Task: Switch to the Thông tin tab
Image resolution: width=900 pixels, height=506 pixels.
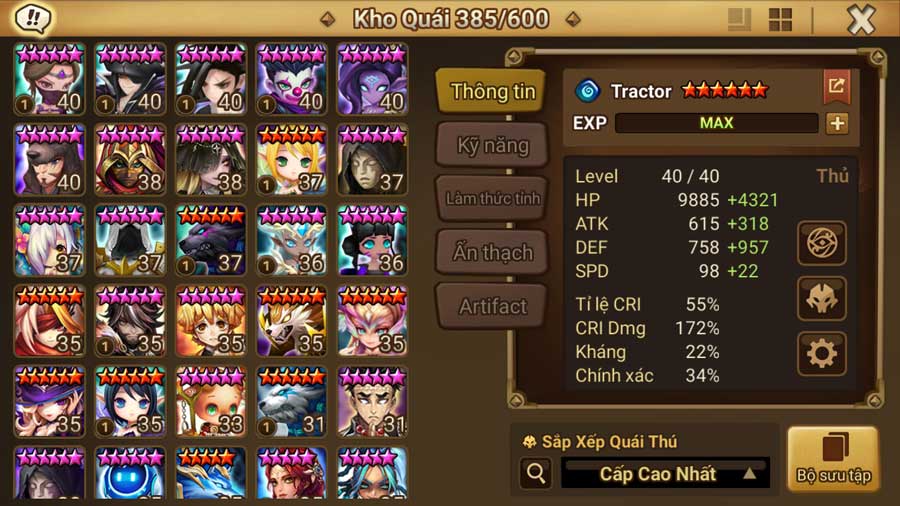Action: click(x=492, y=92)
